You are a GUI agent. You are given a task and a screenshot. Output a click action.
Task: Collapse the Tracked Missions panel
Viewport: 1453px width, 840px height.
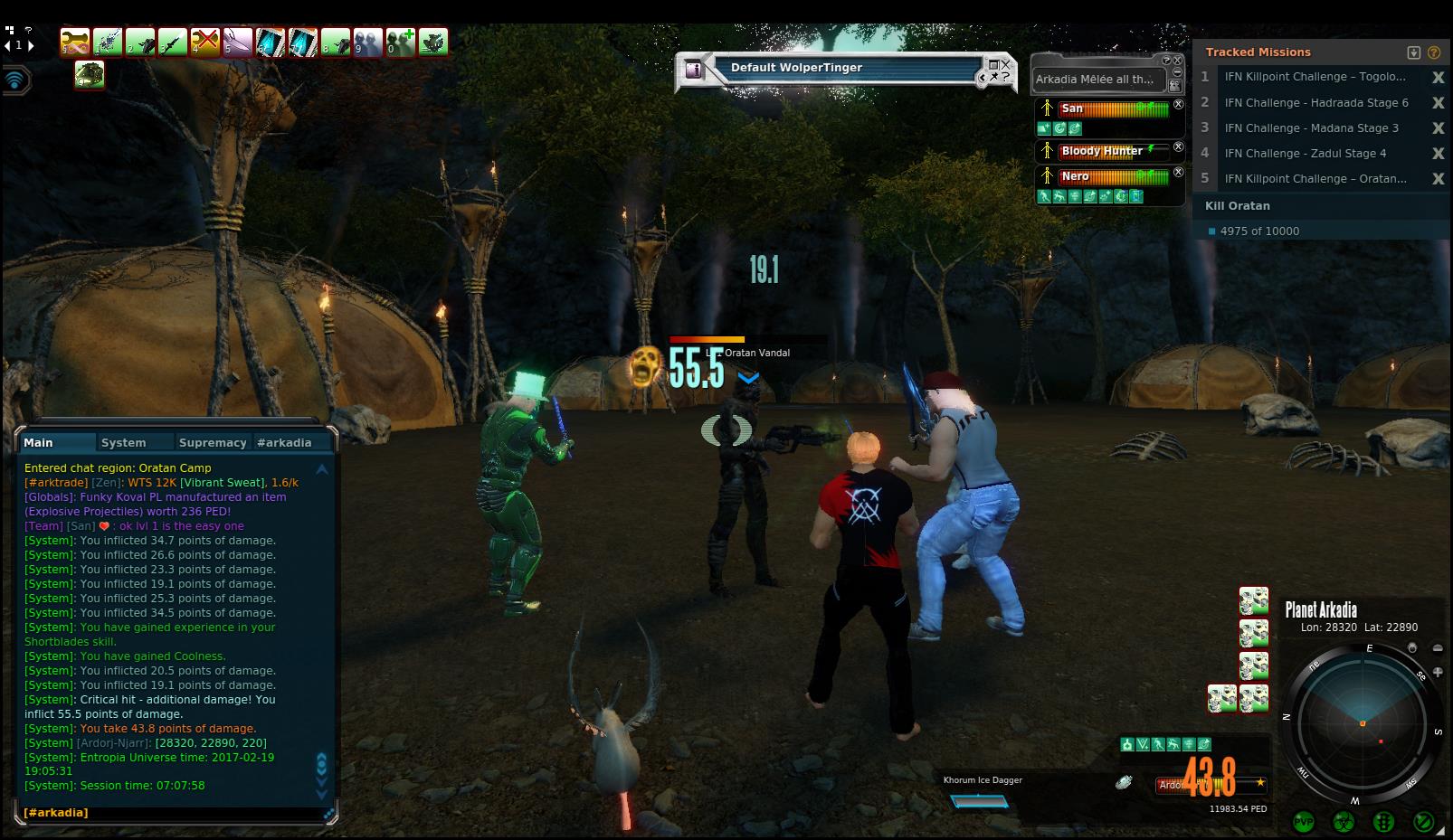click(x=1414, y=52)
